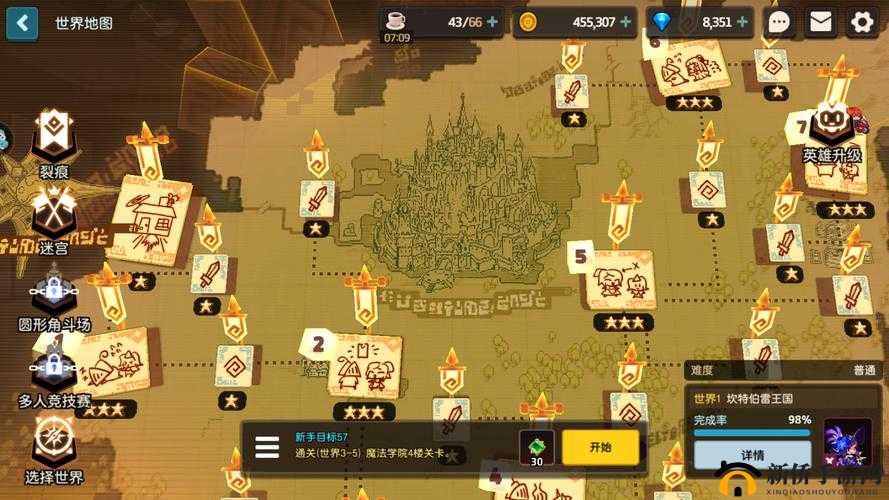The image size is (889, 500).
Task: Choose a world via 选择世界
Action: tap(53, 450)
